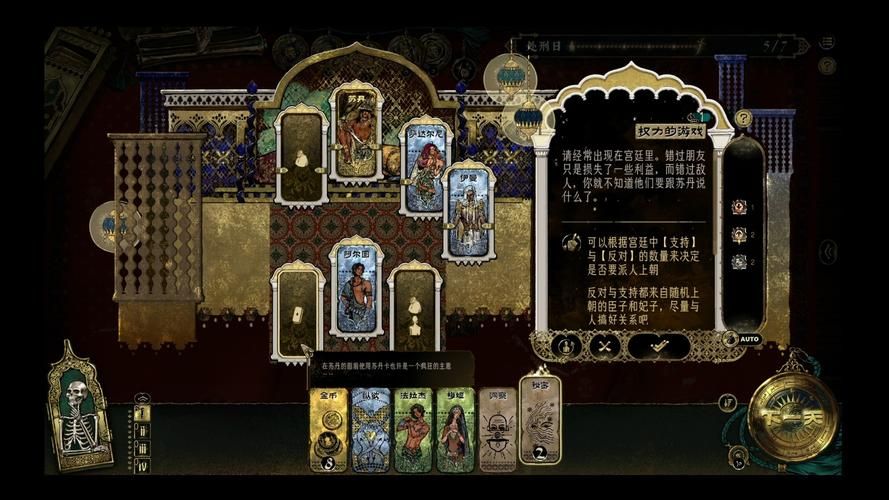Select the 金币 gold coin card
Screen dimensions: 889x500
coord(328,430)
